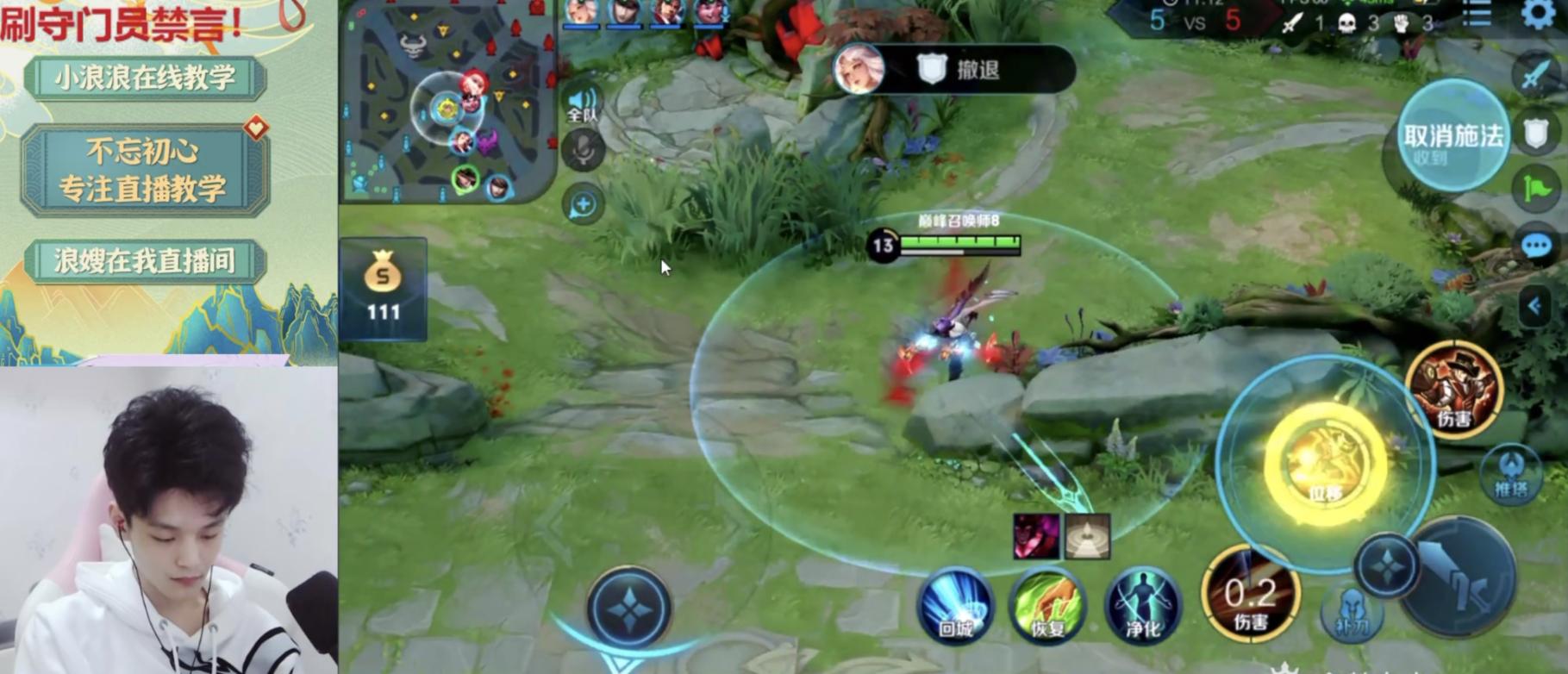Open the battlefield minimap
1568x674 pixels.
447,102
